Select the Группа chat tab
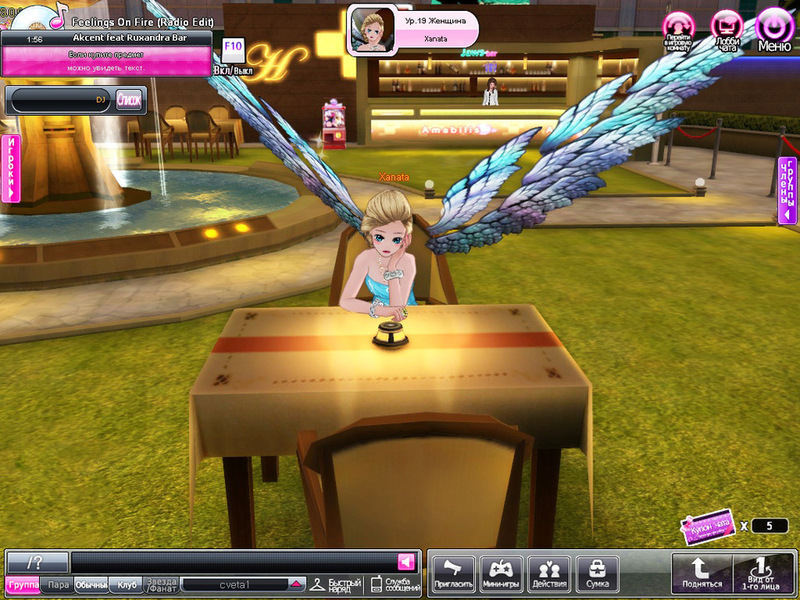 [21, 585]
